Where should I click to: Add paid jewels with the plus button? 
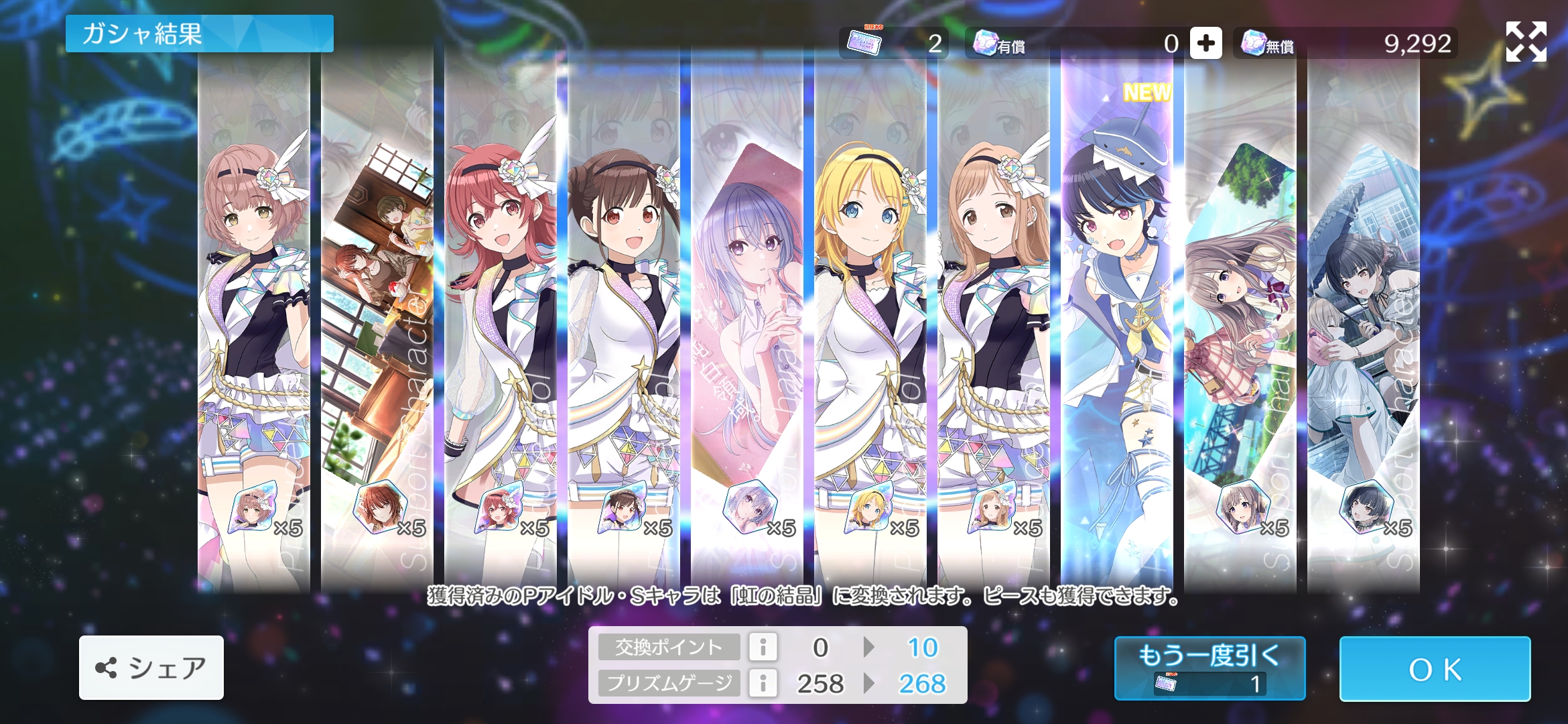point(1205,44)
